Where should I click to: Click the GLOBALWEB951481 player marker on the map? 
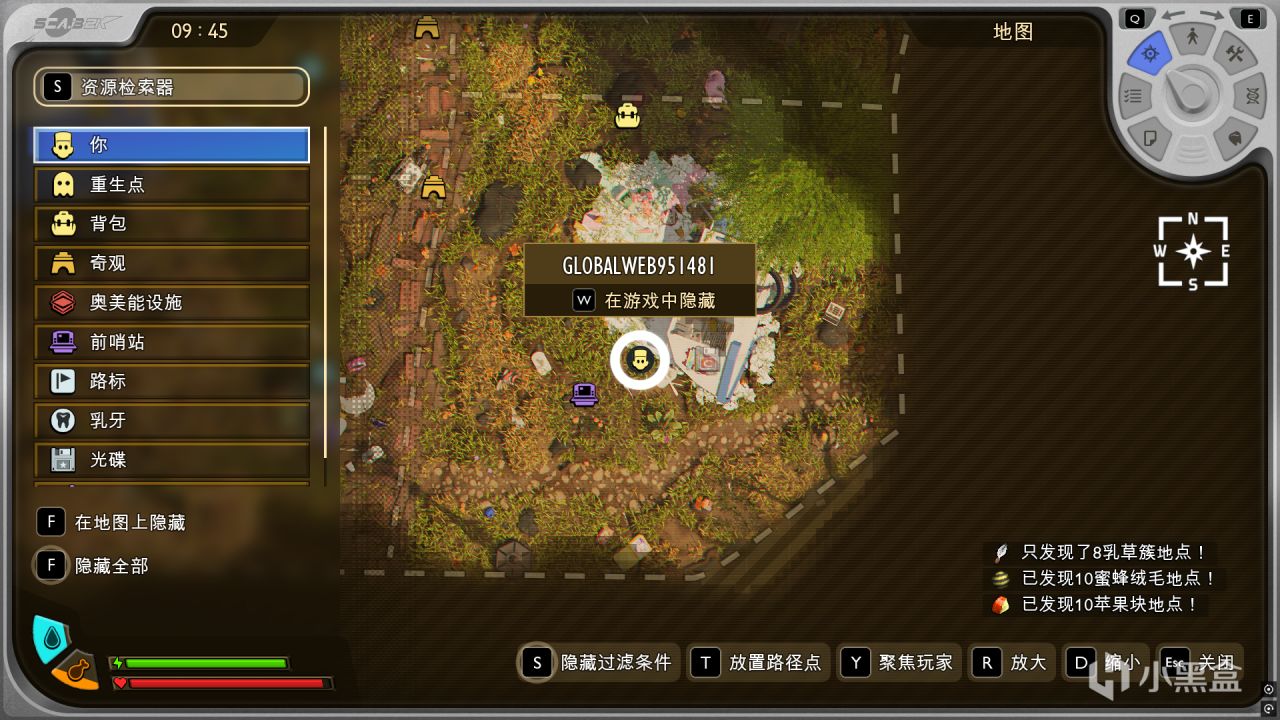(640, 360)
